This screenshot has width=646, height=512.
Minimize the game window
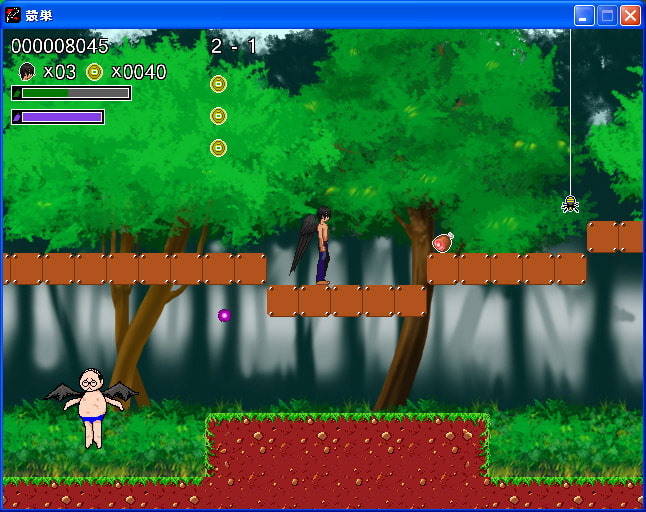tap(584, 15)
